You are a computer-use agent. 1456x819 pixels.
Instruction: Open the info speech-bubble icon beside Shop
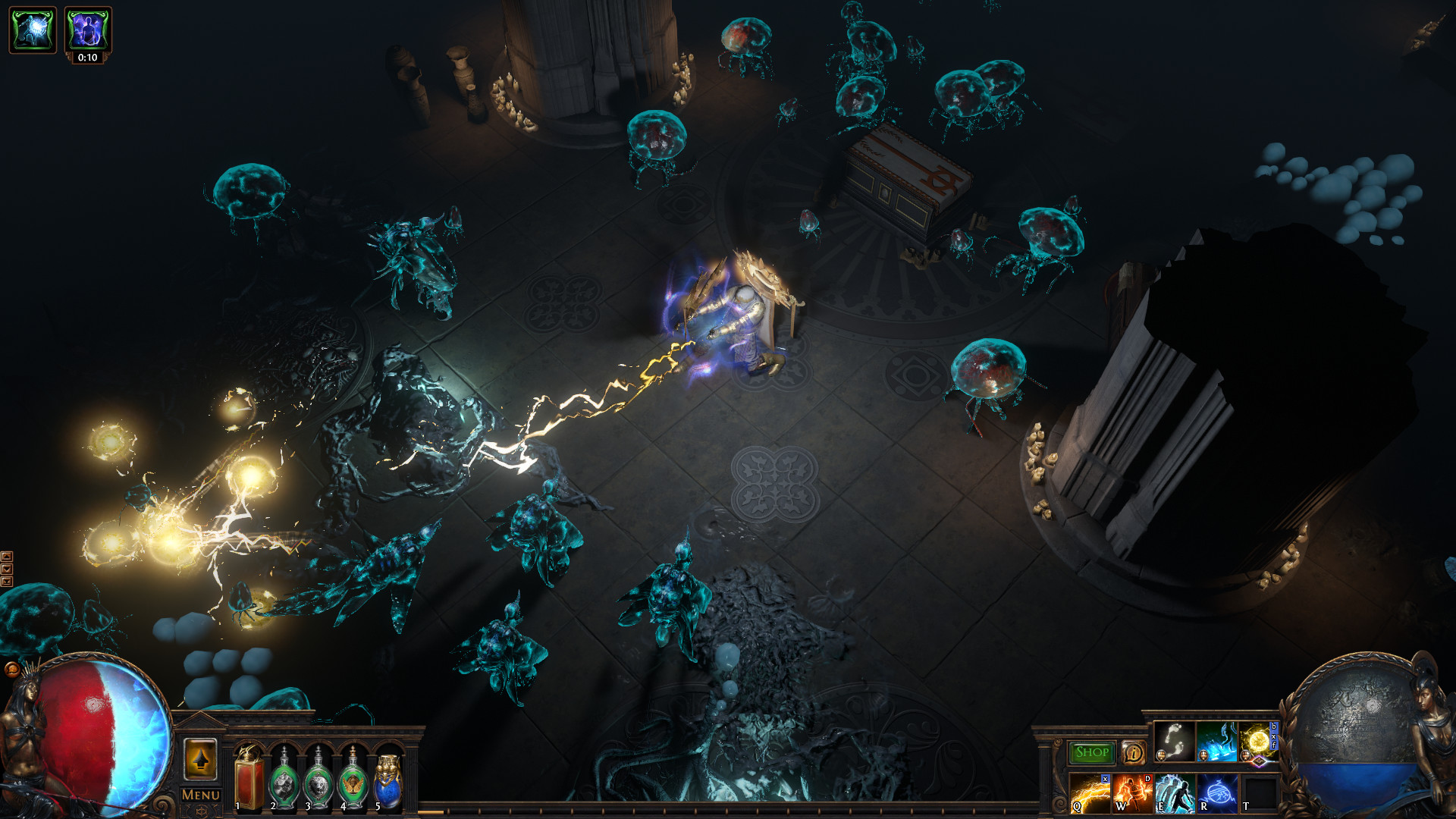[x=1134, y=755]
